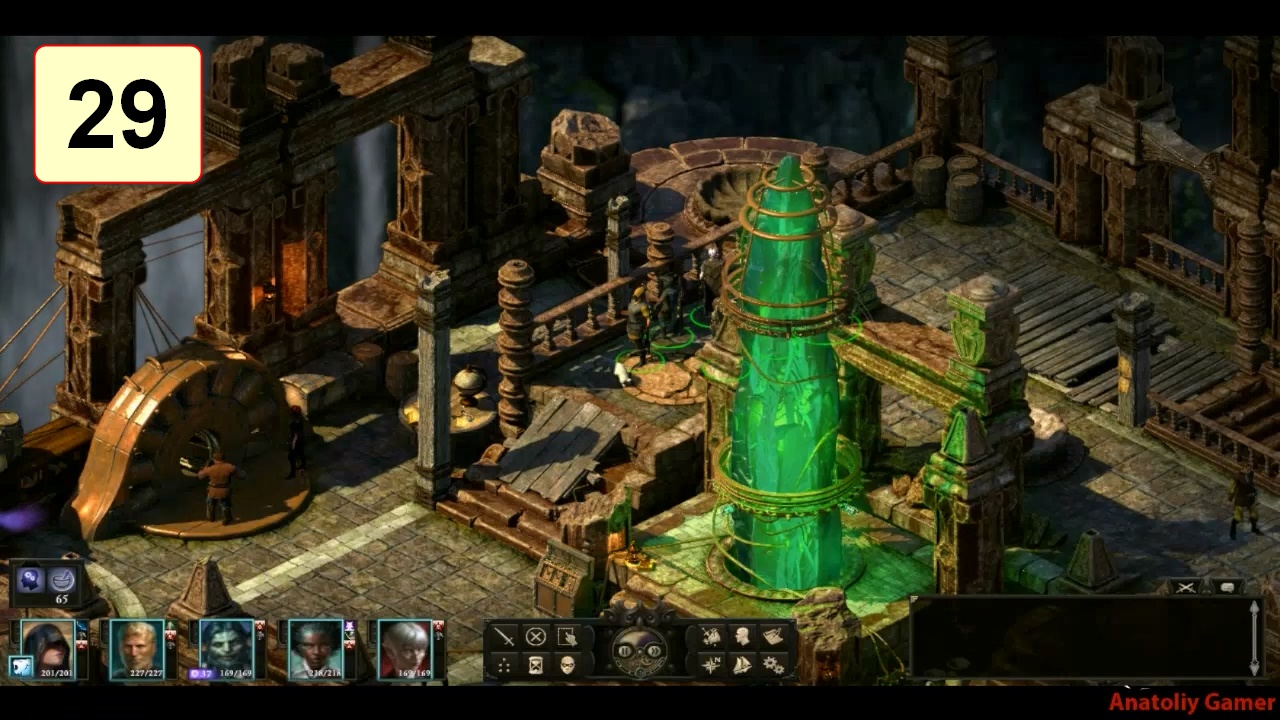This screenshot has width=1280, height=720.
Task: Activate the sword attack command
Action: coord(505,637)
